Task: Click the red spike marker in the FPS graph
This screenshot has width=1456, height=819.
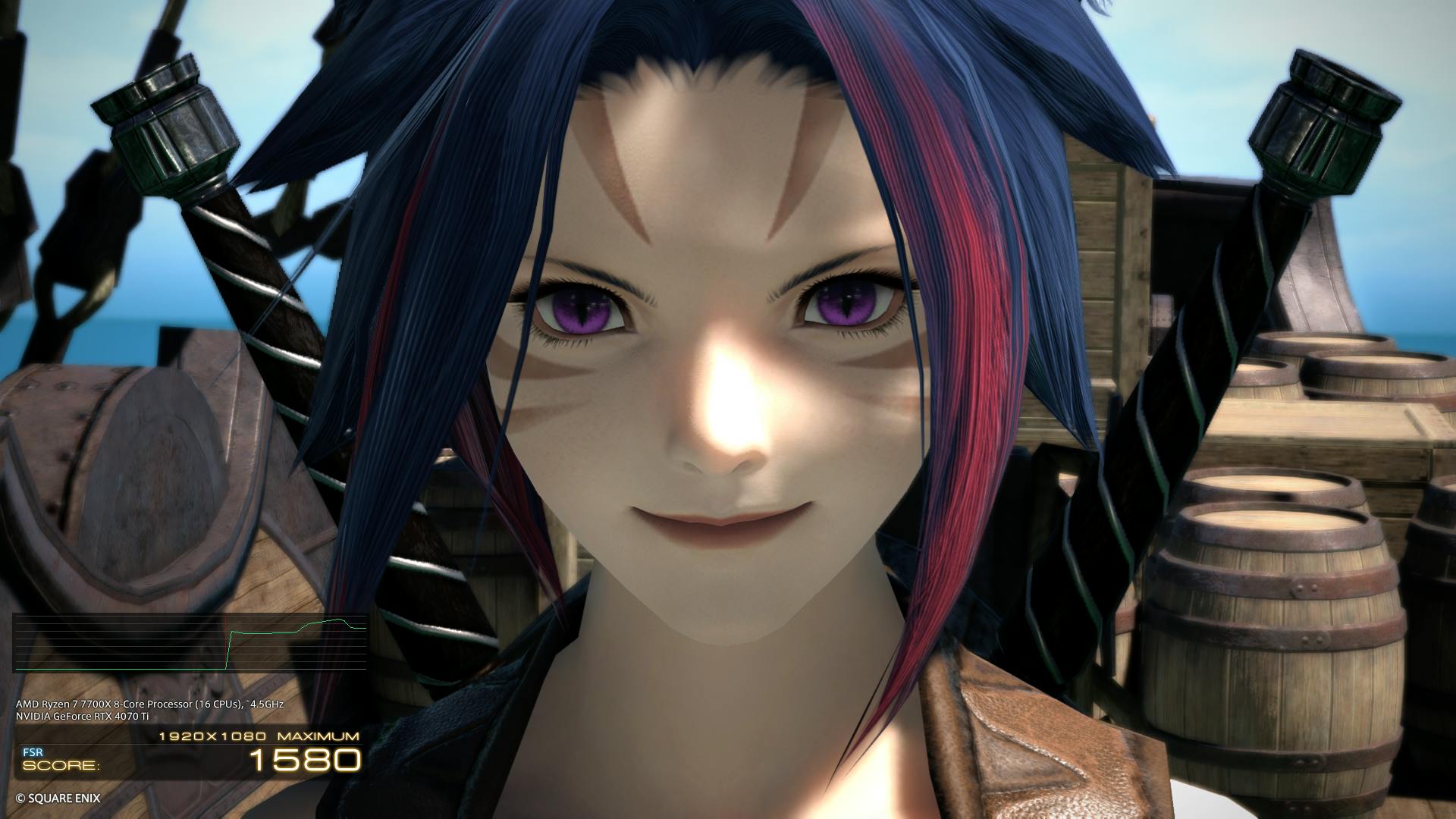Action: point(226,645)
